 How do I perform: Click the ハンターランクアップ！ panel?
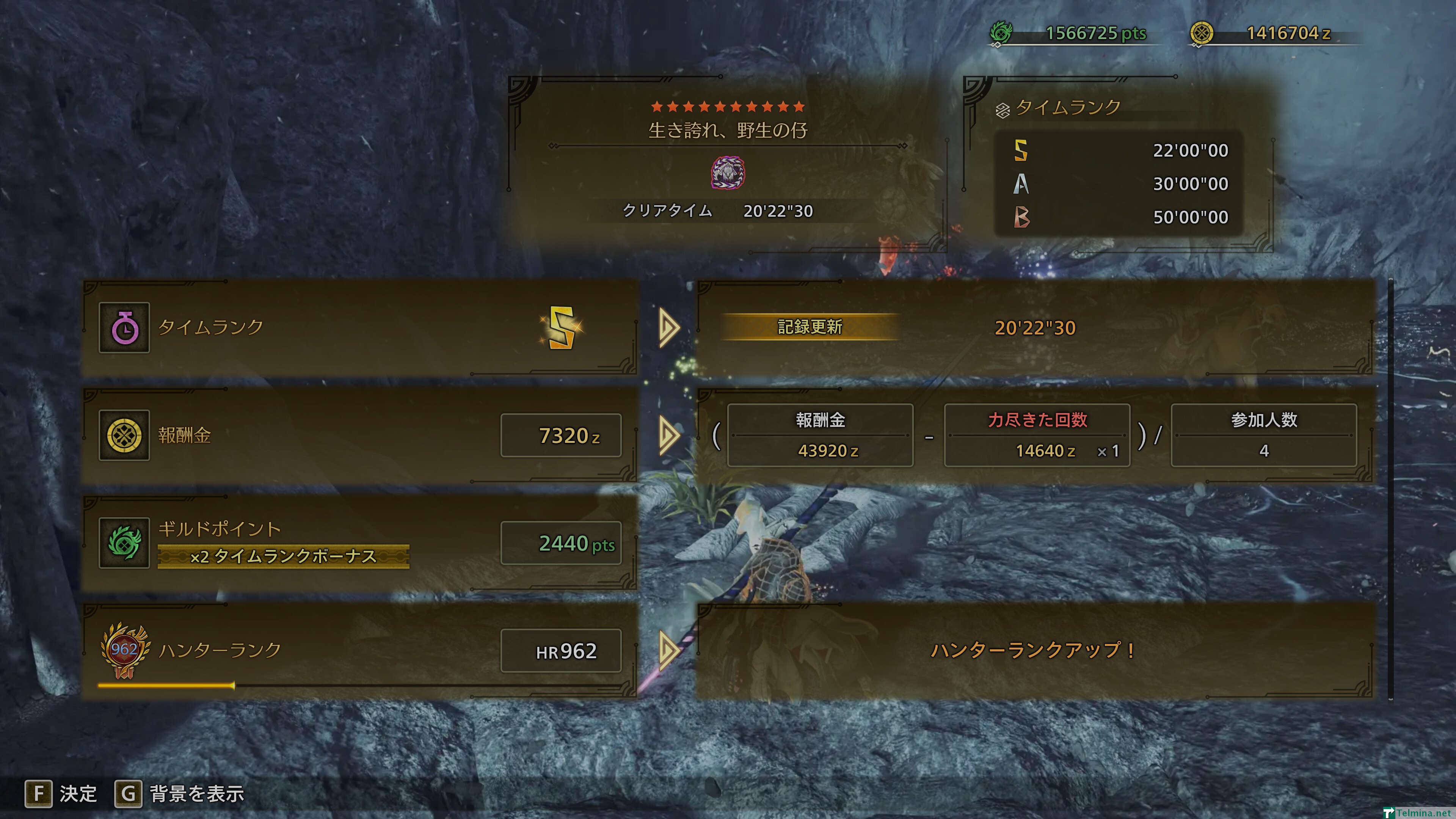1034,651
